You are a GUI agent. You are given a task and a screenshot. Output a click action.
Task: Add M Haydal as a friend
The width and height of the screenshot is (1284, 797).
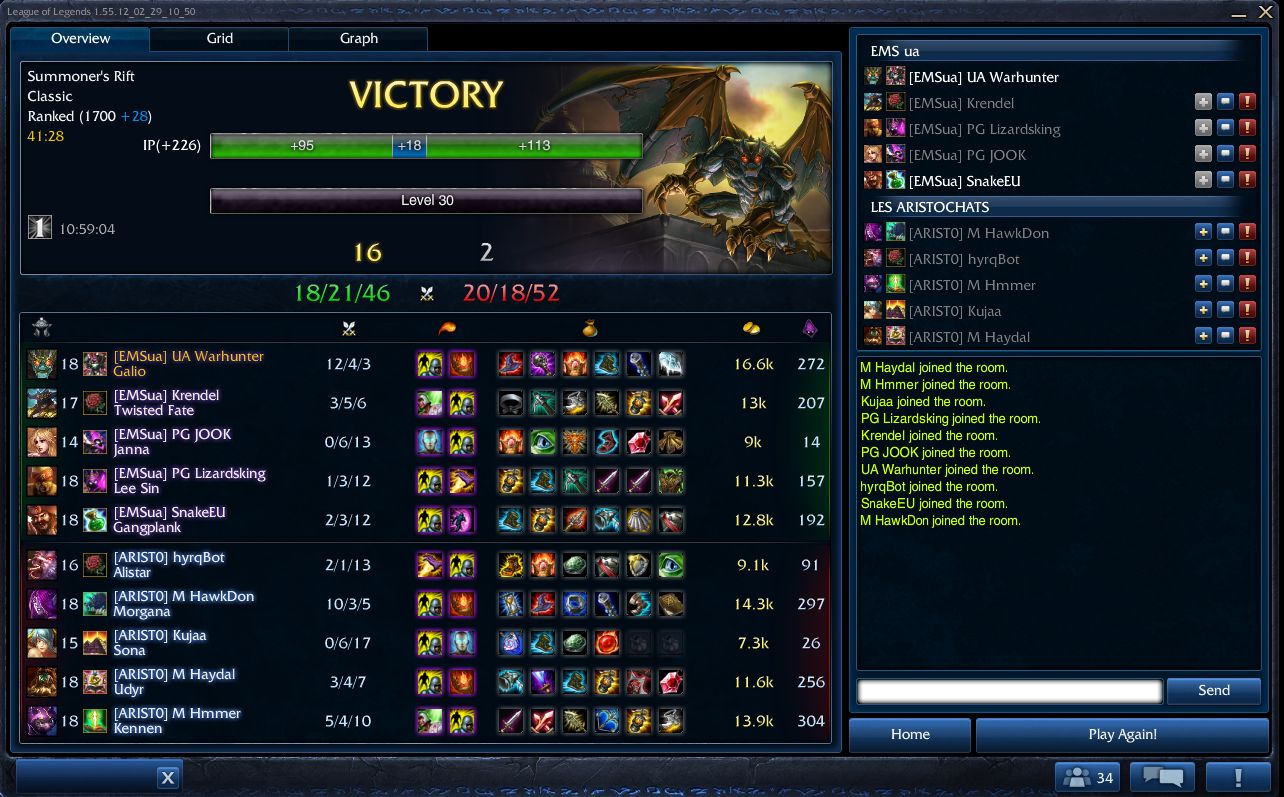click(x=1203, y=337)
